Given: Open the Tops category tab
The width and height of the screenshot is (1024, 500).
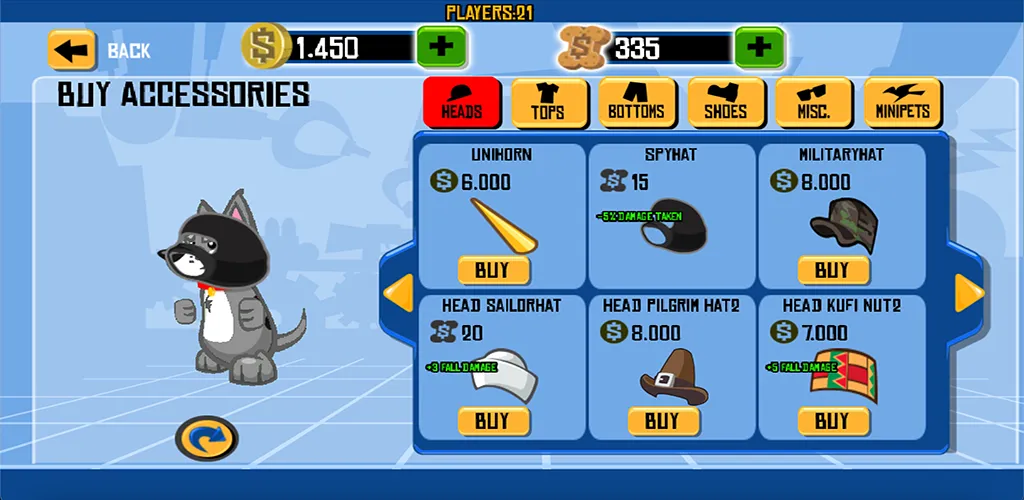Looking at the screenshot, I should click(549, 103).
